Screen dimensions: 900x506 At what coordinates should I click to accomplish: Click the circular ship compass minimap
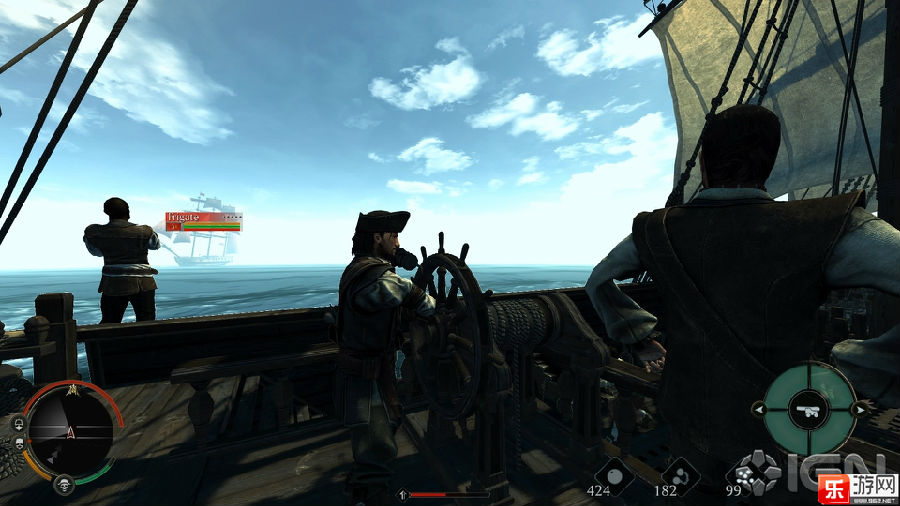click(x=69, y=432)
